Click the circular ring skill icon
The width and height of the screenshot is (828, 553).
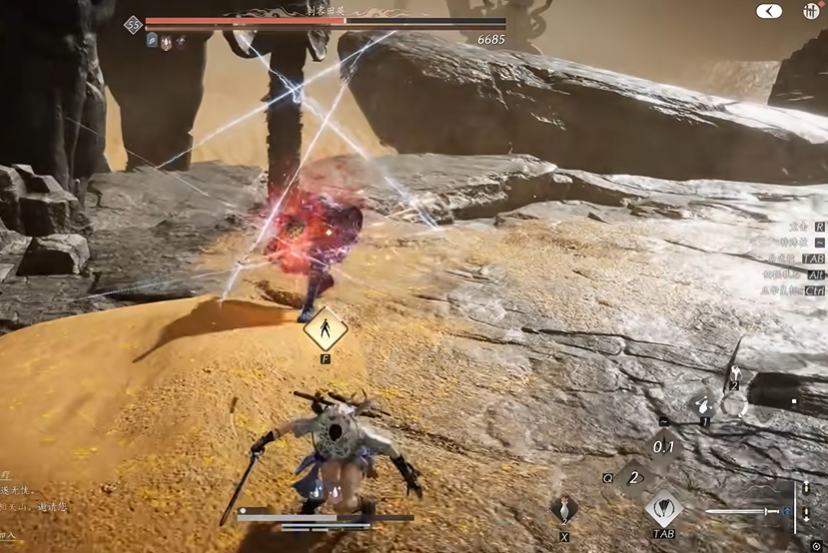(x=735, y=405)
